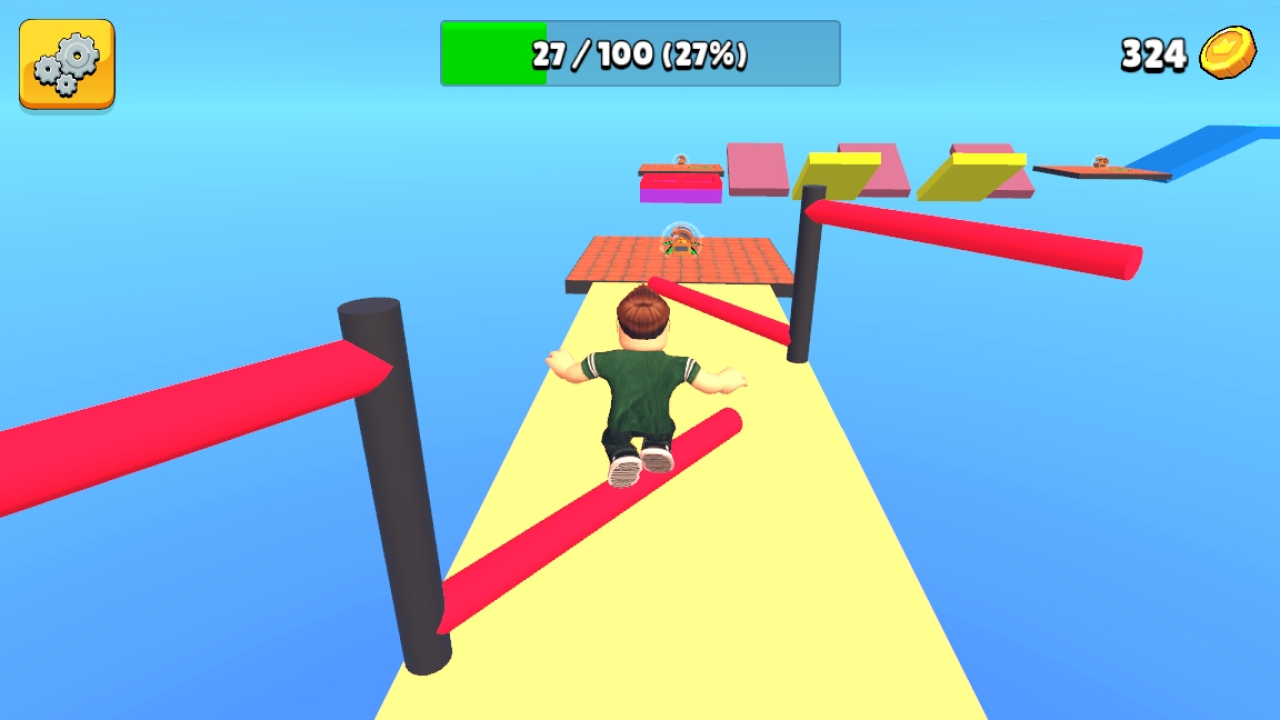Click the collectible above the pink-magenta checkpoint block

pos(682,160)
